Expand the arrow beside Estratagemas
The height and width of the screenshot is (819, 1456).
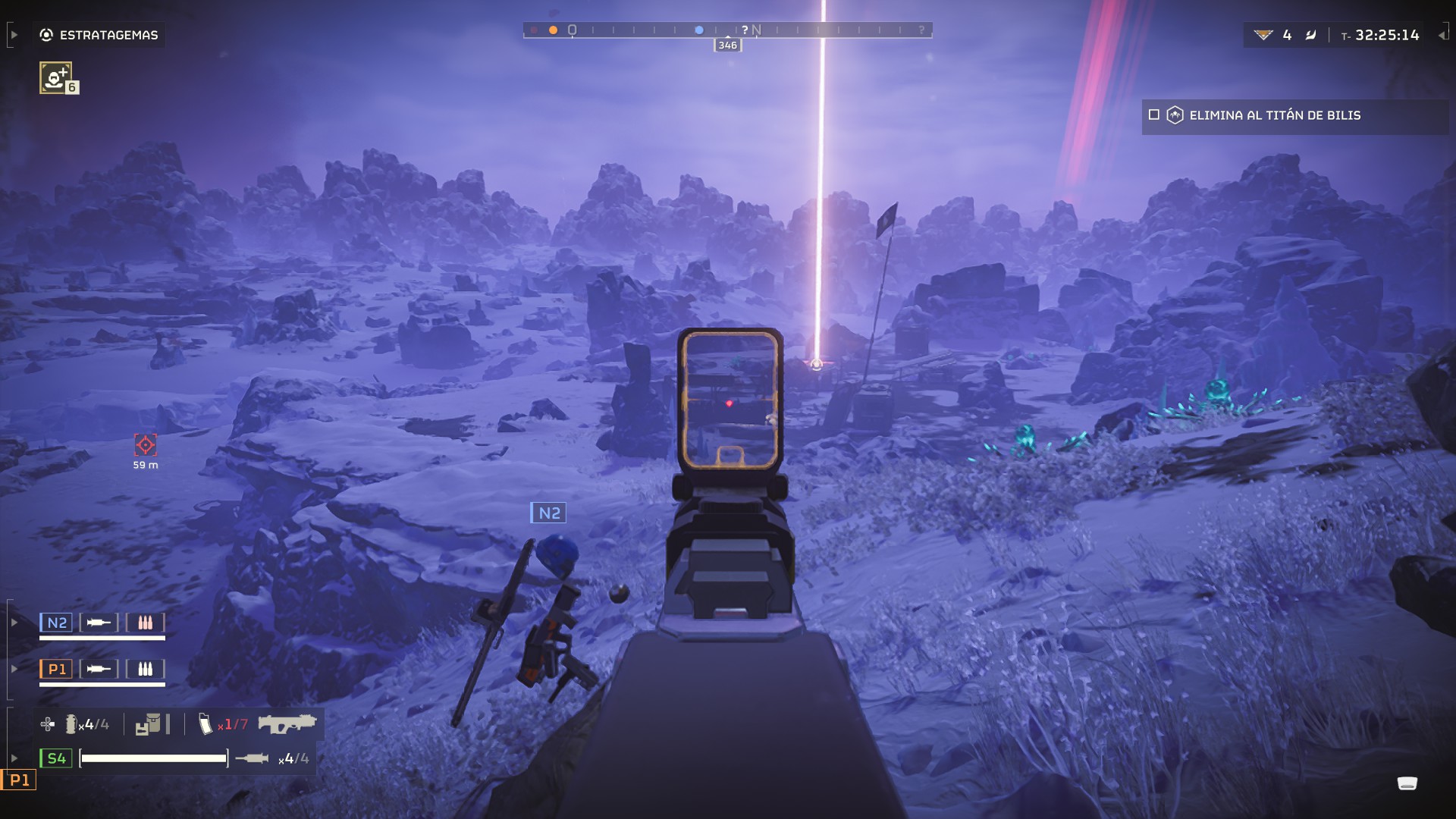coord(14,35)
